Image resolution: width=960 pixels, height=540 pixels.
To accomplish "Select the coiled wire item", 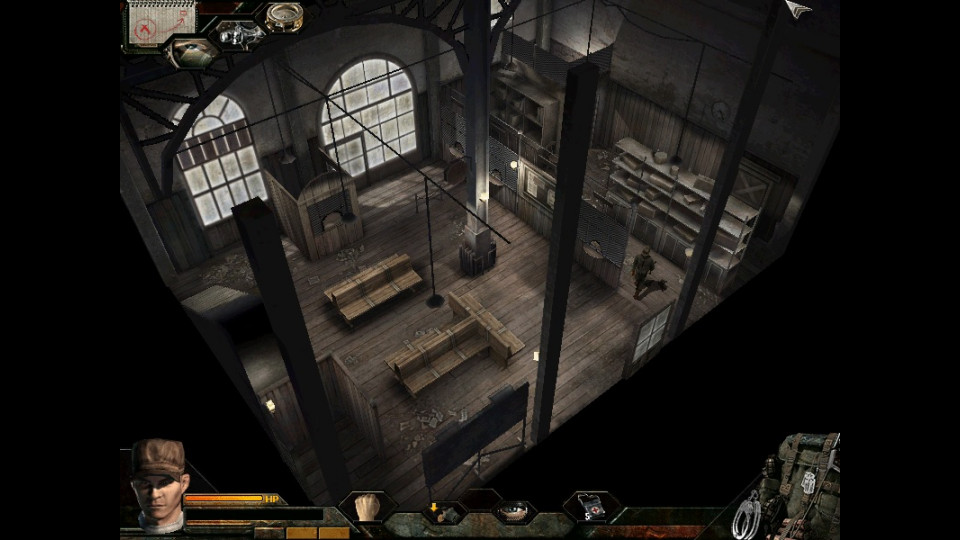I will [746, 514].
